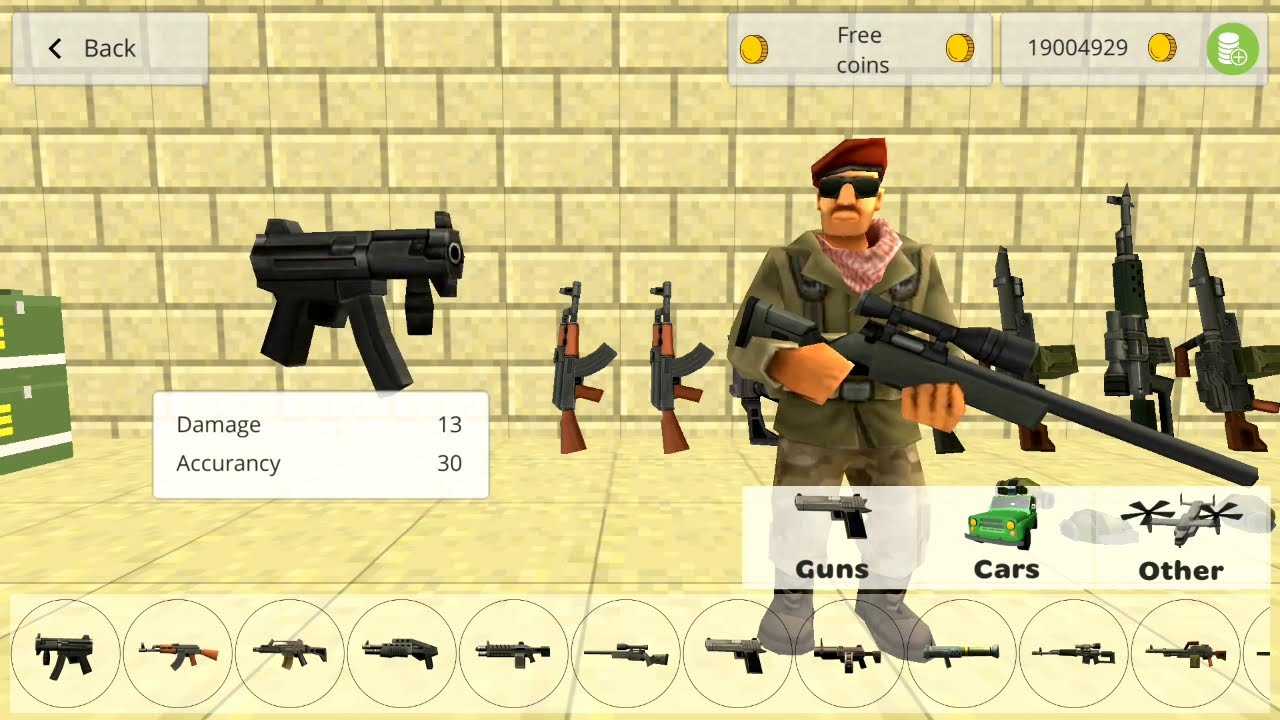Click the Damage stat in the info panel

[x=218, y=424]
